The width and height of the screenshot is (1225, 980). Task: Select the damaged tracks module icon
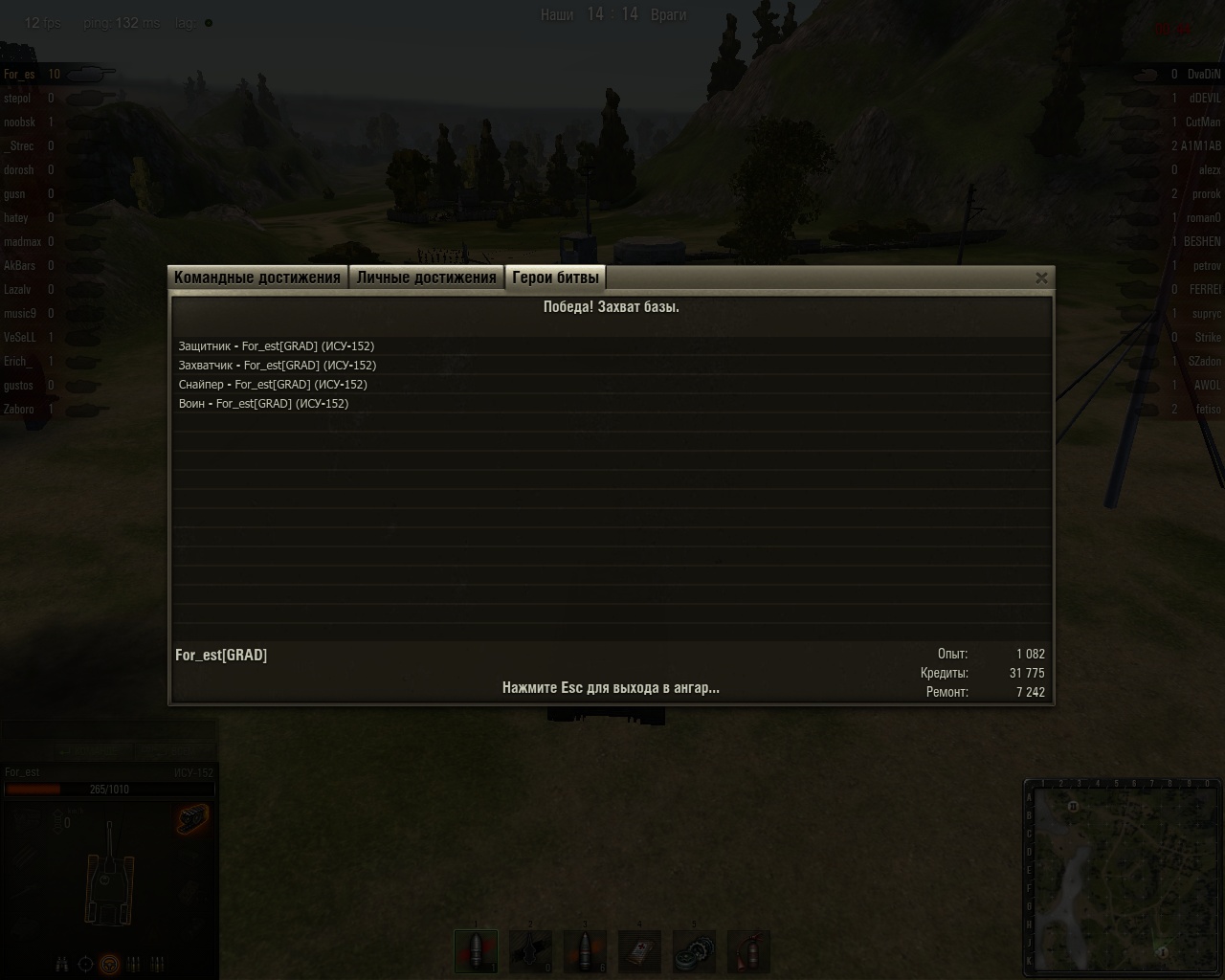(x=192, y=819)
